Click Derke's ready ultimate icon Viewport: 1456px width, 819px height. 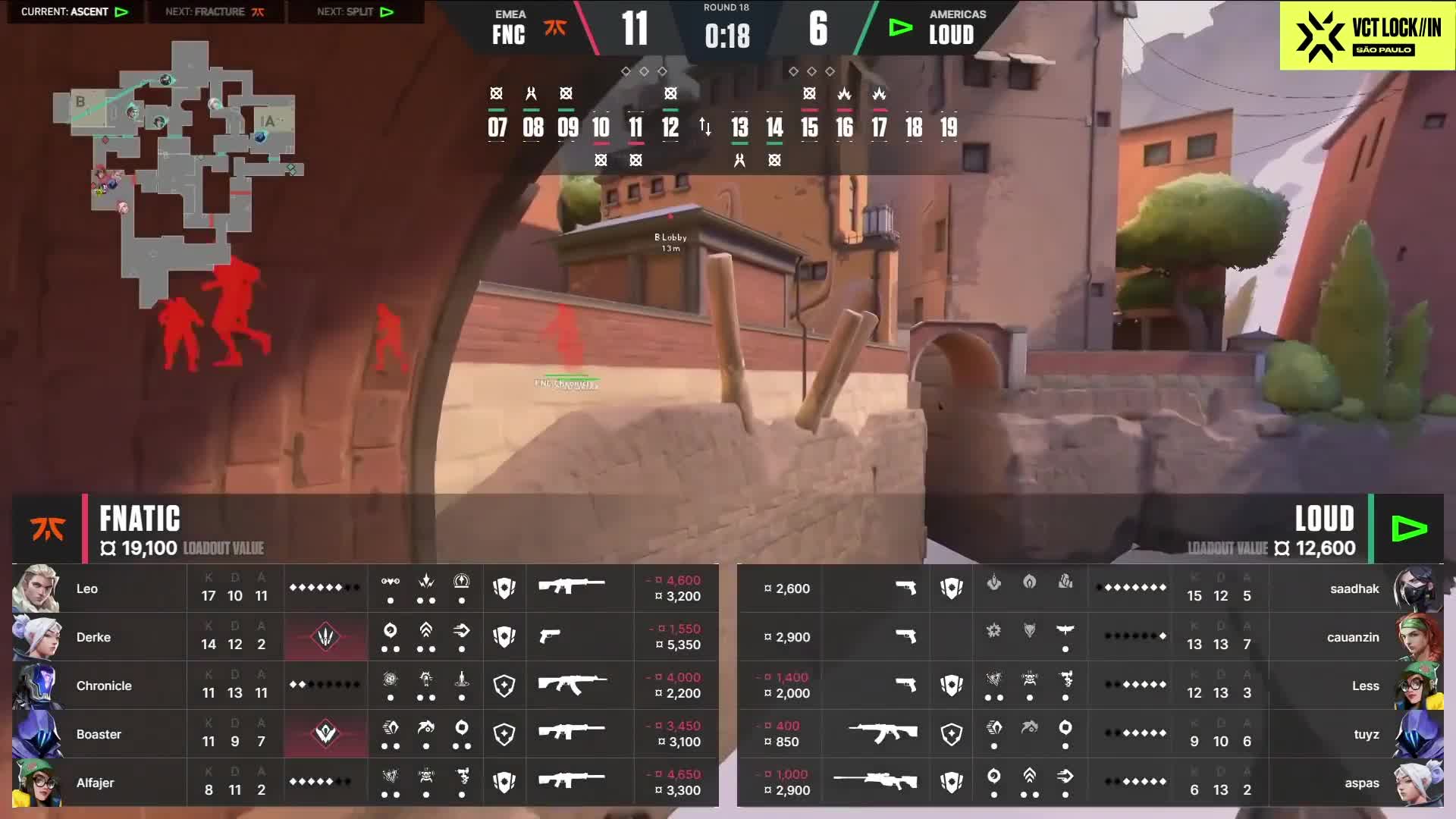tap(325, 637)
